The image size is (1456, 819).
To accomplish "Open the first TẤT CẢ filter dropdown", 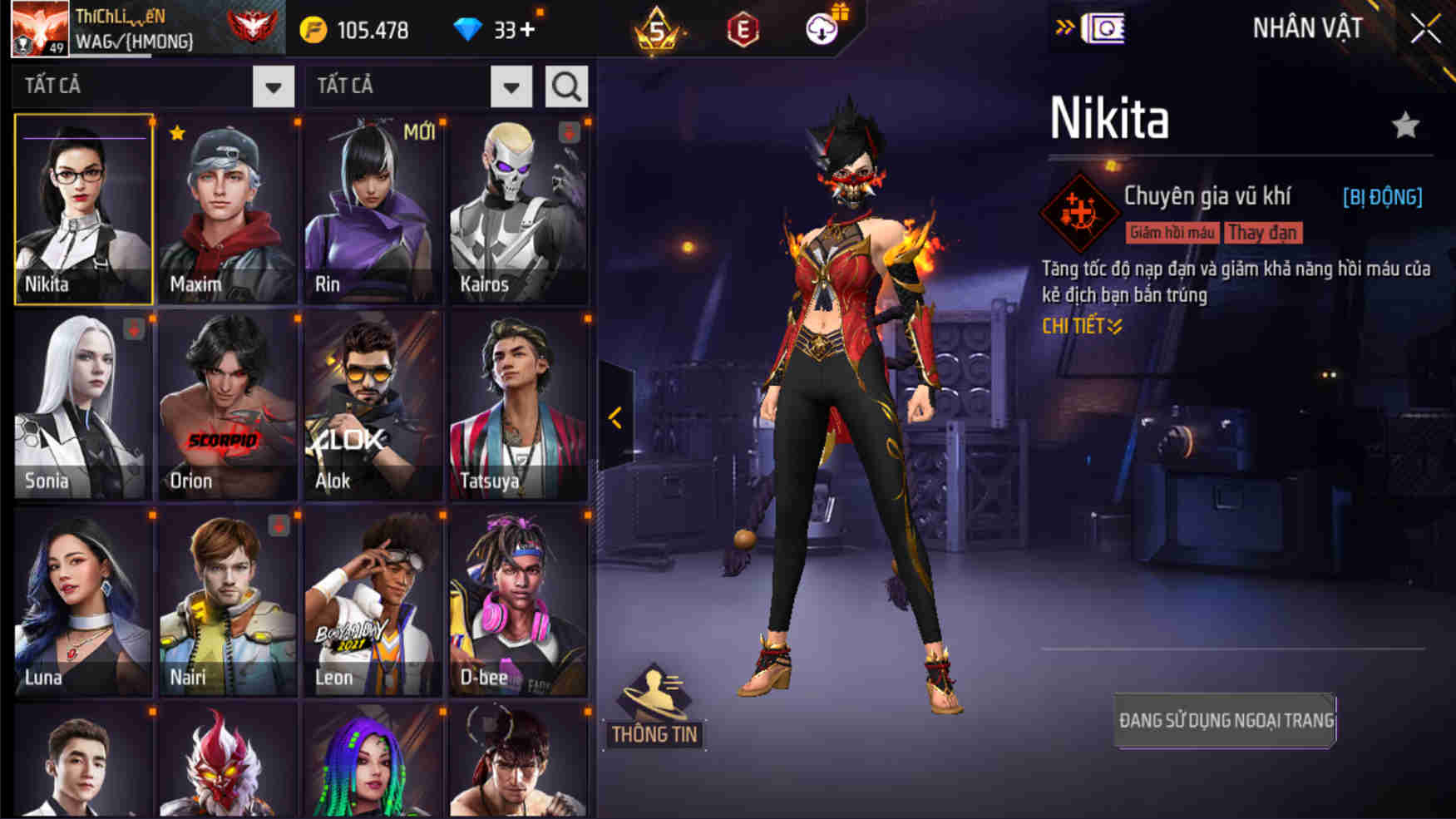I will (x=271, y=86).
